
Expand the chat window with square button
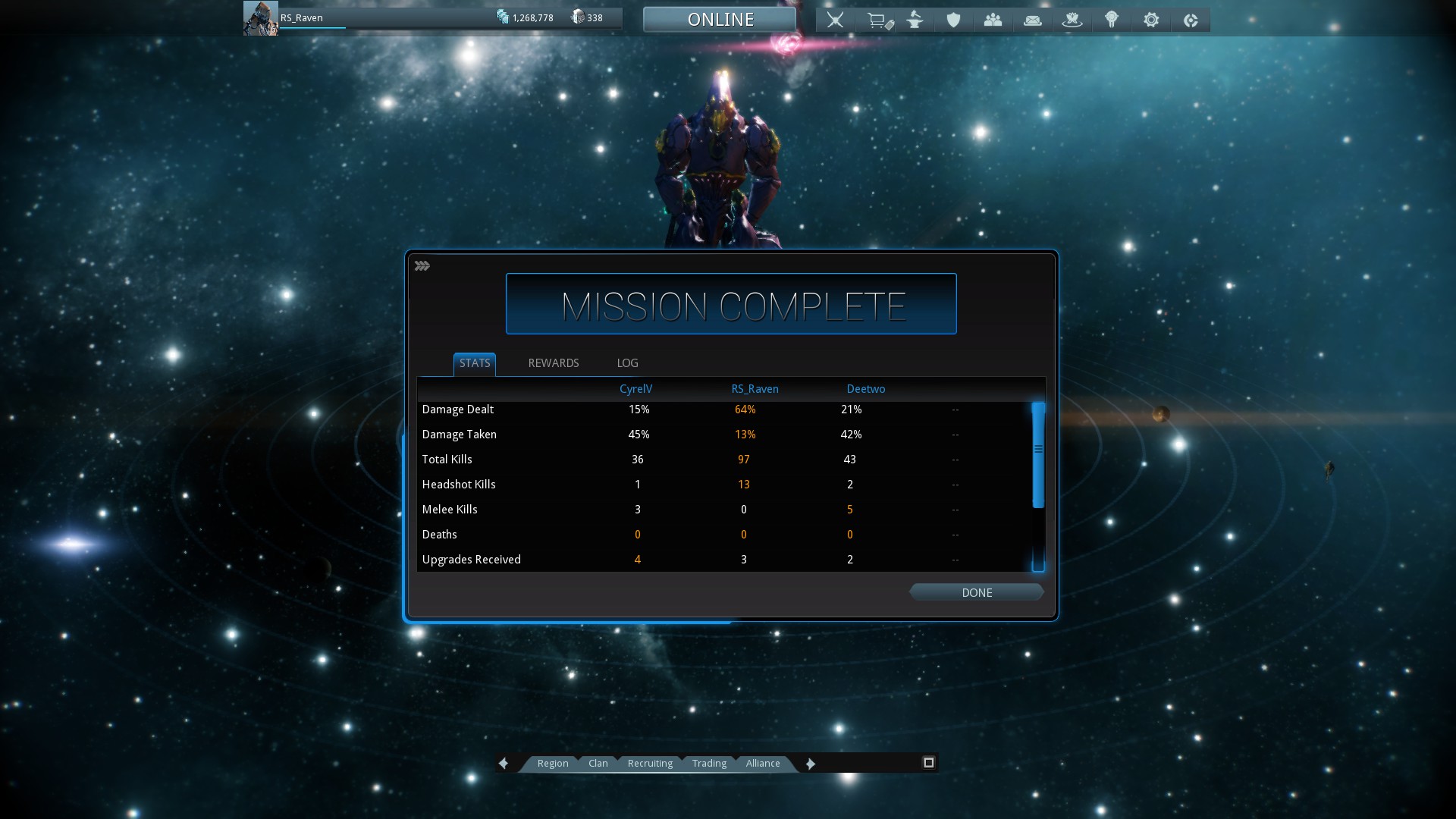928,762
